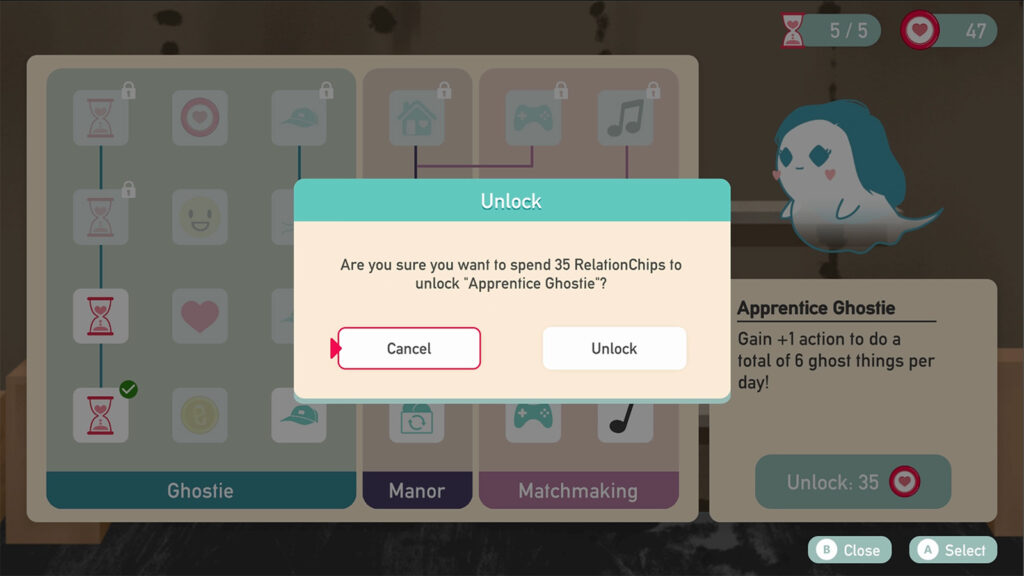Pick the smiley face skill tile
This screenshot has width=1024, height=576.
[x=200, y=217]
